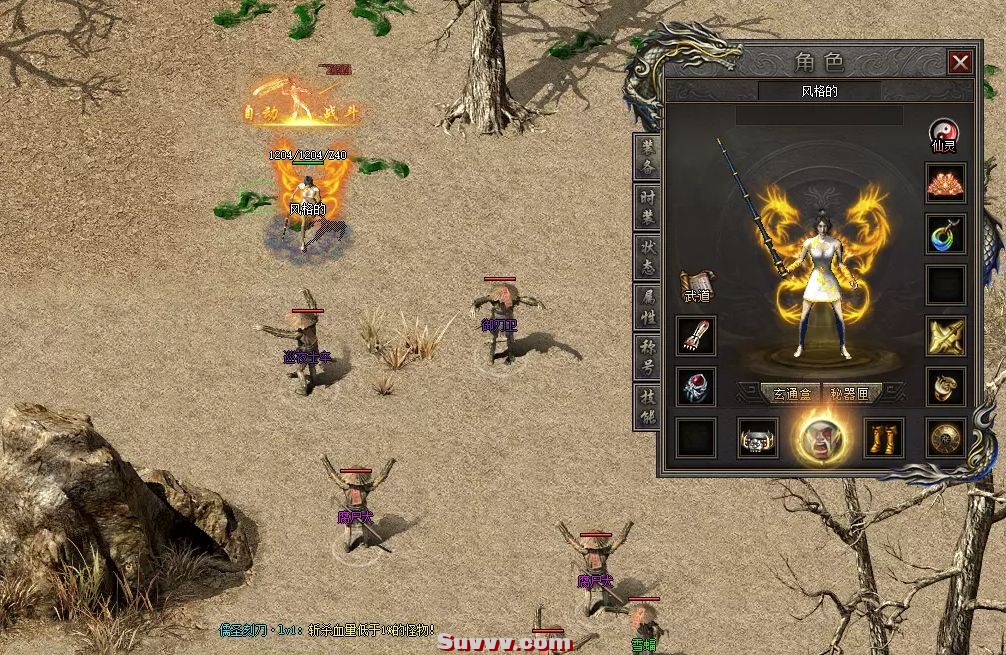Click the 仙灵 yin-yang icon
The width and height of the screenshot is (1006, 655).
944,134
